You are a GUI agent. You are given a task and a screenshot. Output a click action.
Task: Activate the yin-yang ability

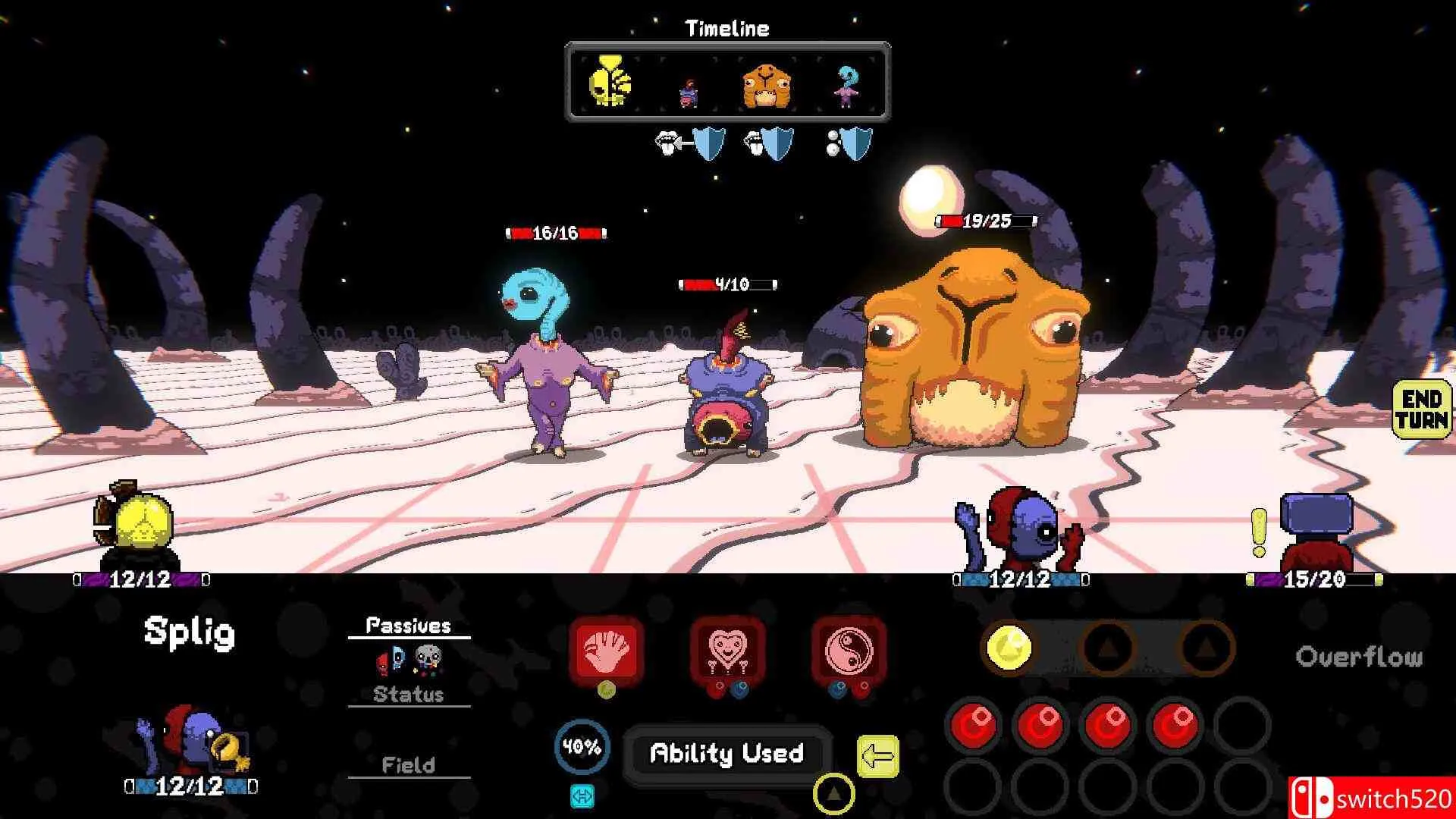click(x=848, y=650)
